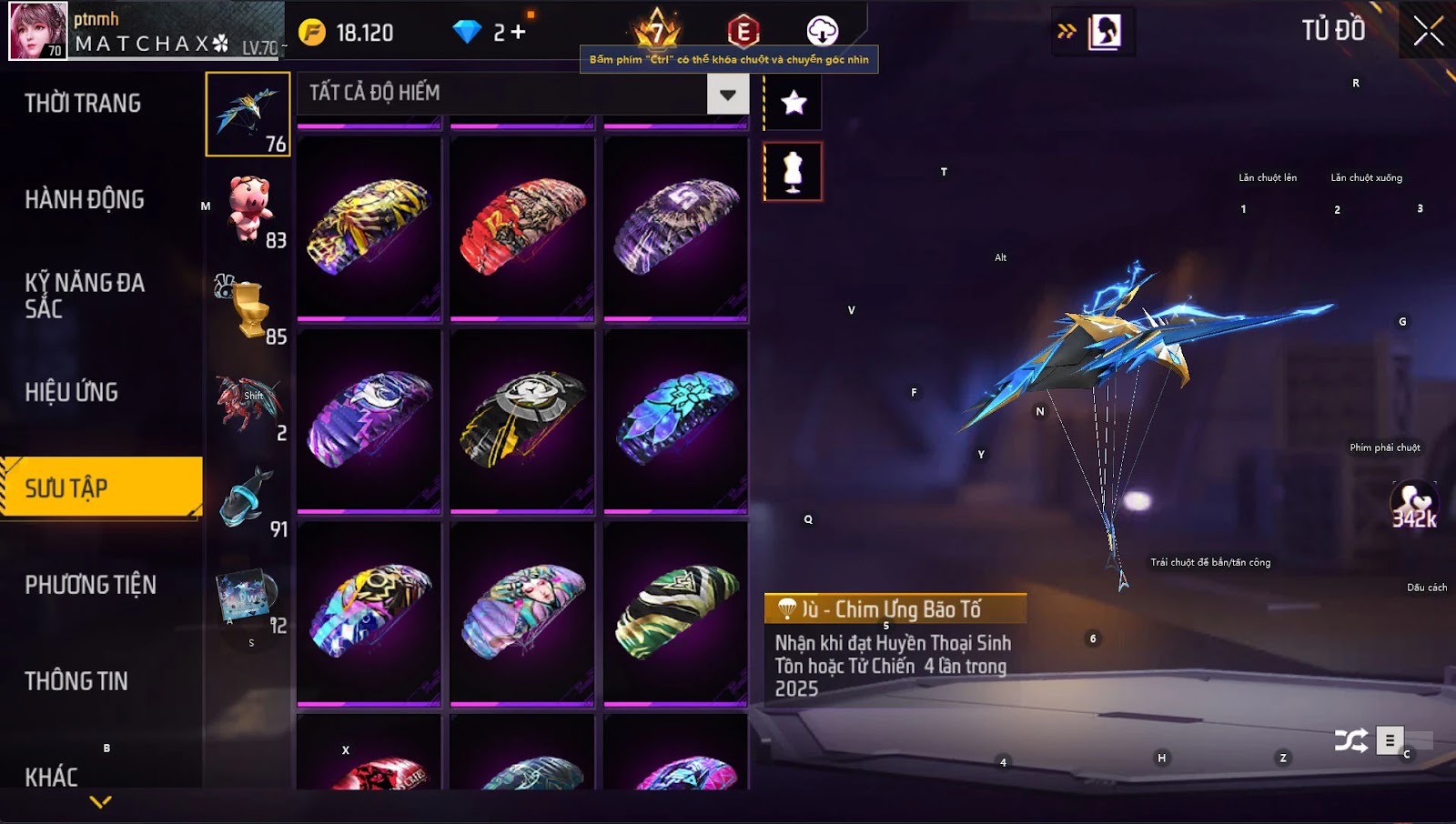Choose the pink pig subcategory icon
The height and width of the screenshot is (824, 1456).
pos(248,209)
